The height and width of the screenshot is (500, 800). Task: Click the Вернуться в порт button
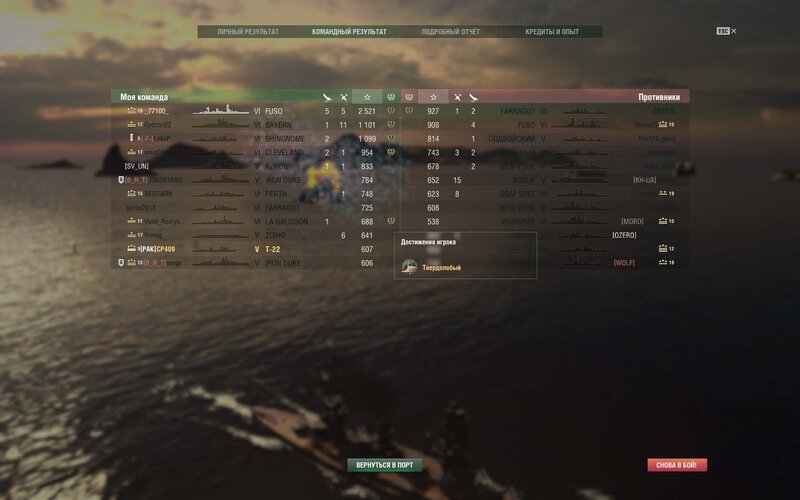[384, 465]
